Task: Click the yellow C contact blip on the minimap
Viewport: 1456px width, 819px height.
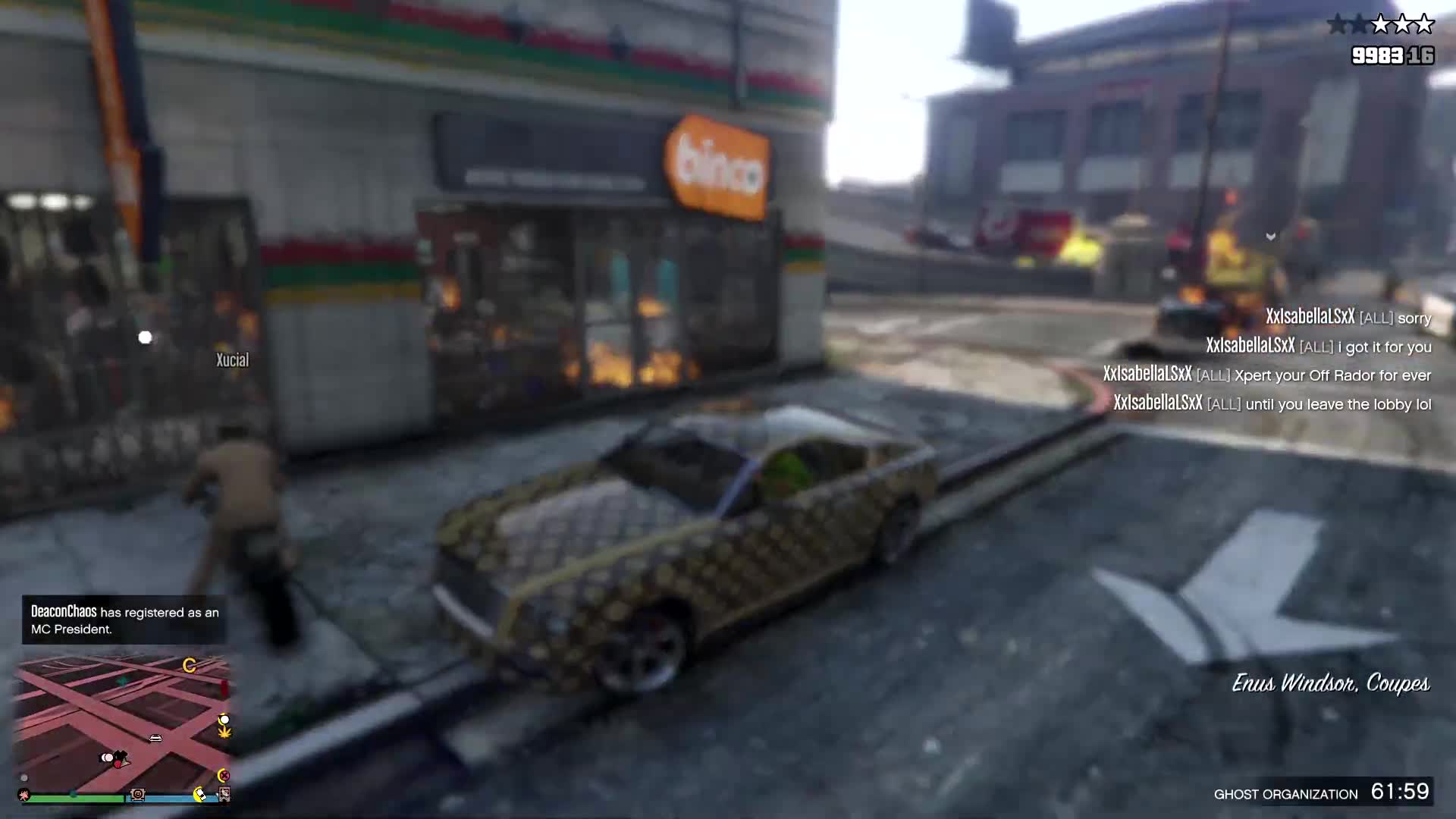Action: tap(190, 665)
